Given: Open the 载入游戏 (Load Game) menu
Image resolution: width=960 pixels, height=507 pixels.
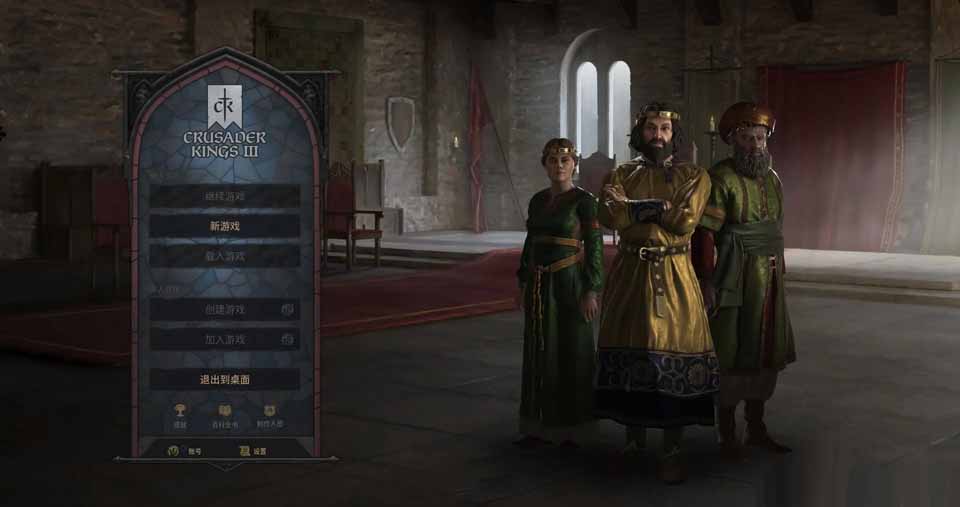Looking at the screenshot, I should 225,257.
